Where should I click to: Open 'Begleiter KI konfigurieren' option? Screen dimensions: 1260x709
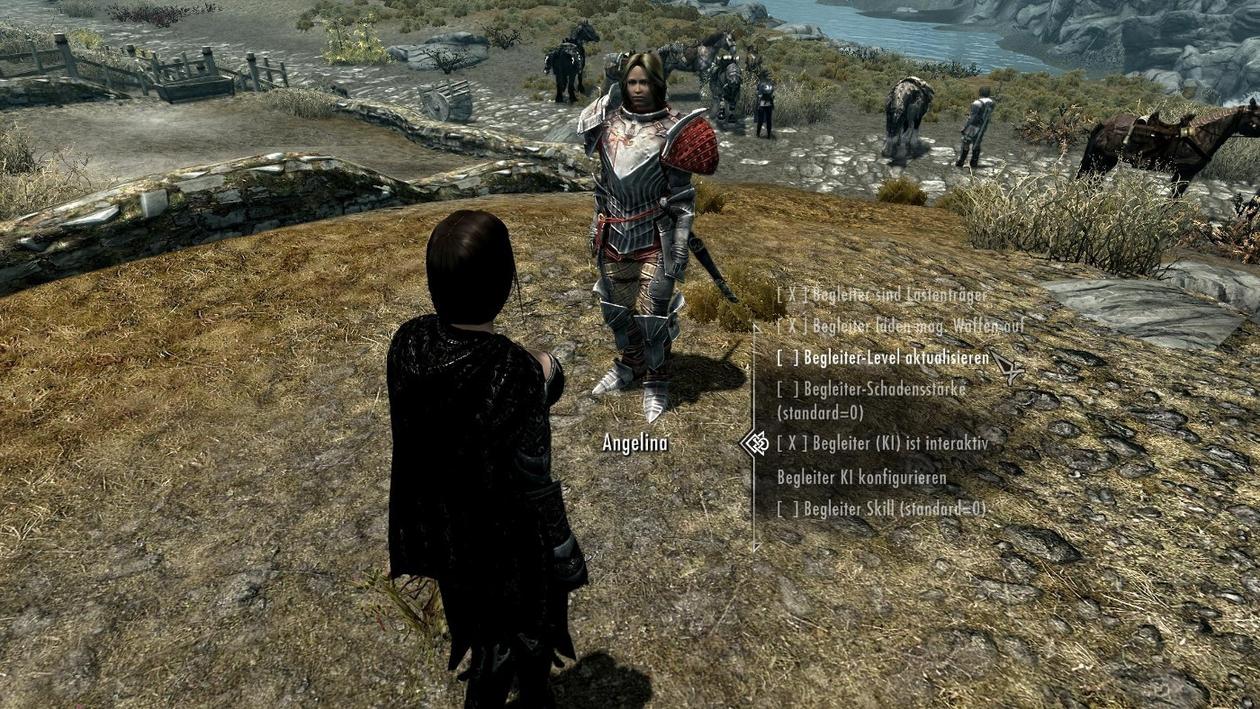[x=861, y=477]
